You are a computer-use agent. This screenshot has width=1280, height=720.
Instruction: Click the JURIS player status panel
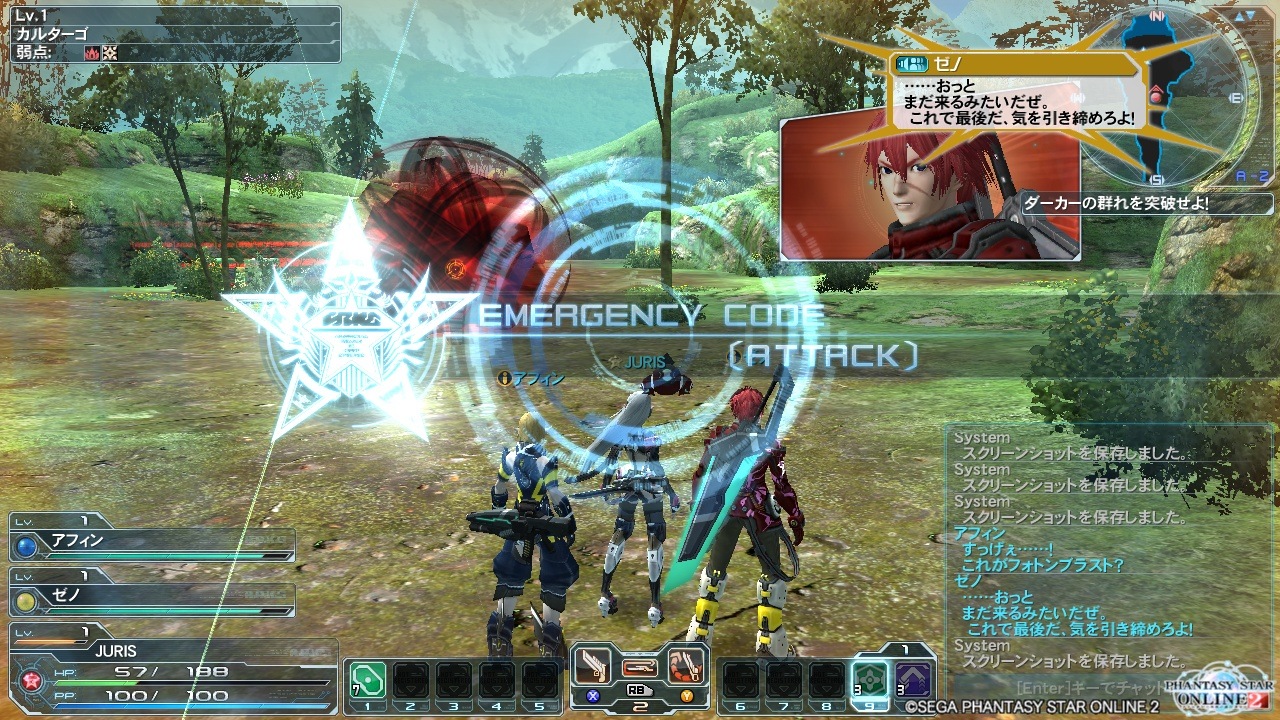point(170,672)
